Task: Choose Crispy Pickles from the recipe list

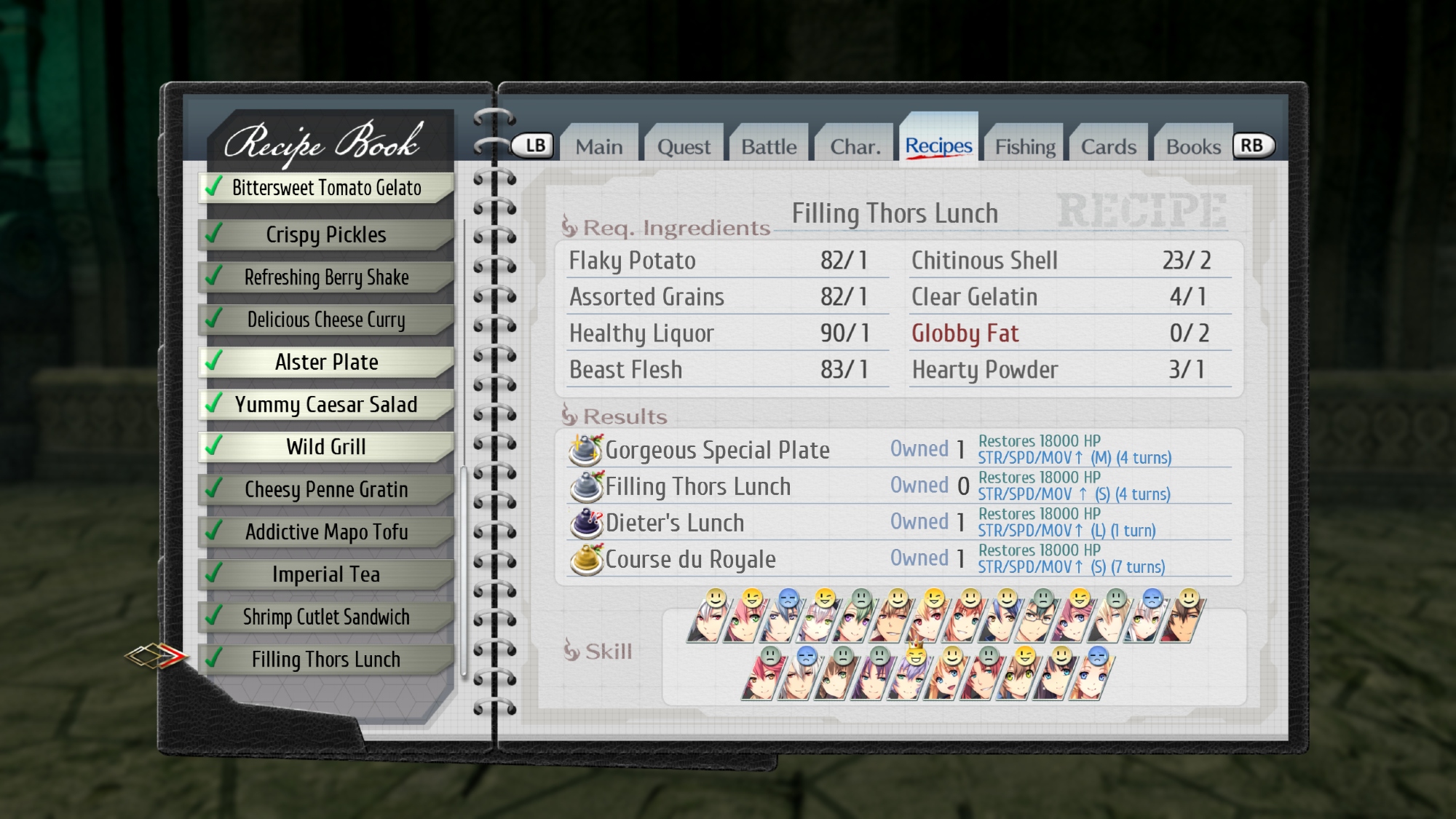Action: (326, 234)
